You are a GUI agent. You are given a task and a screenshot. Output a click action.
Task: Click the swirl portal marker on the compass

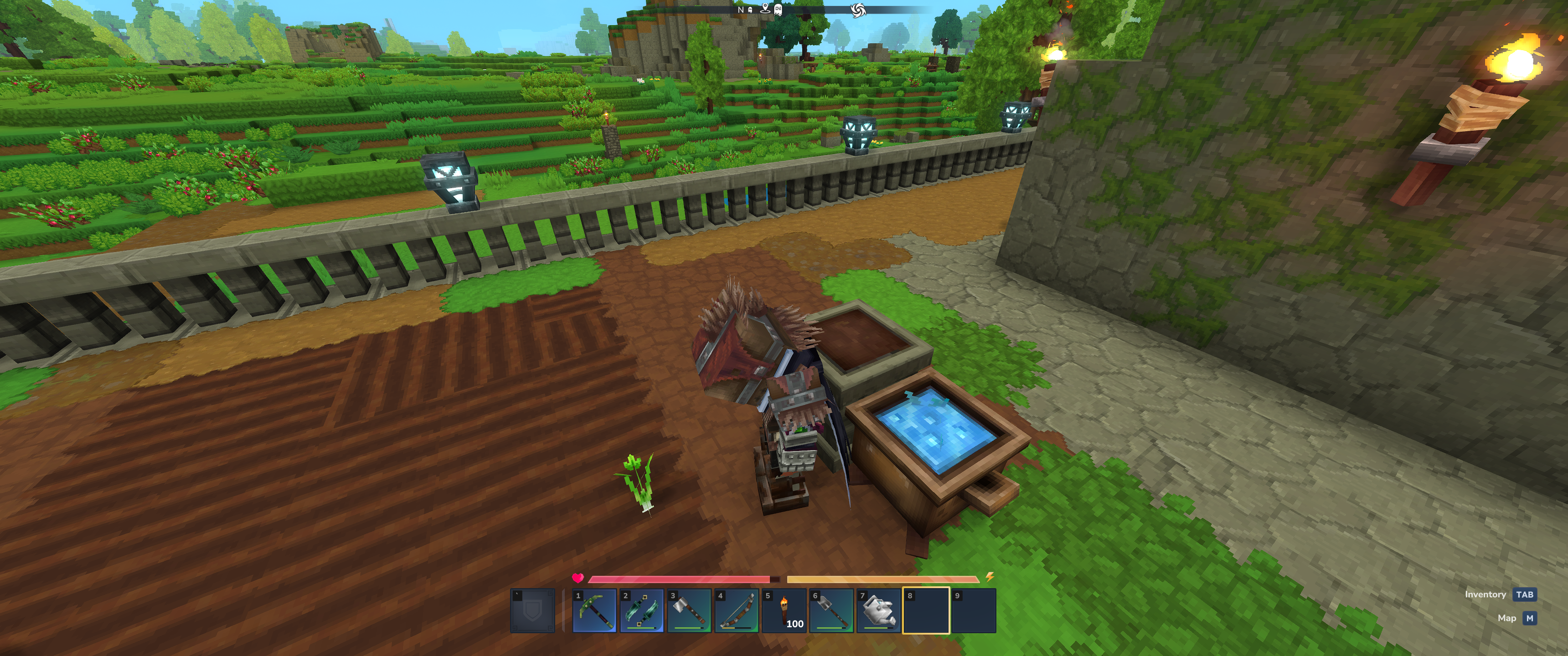point(858,10)
